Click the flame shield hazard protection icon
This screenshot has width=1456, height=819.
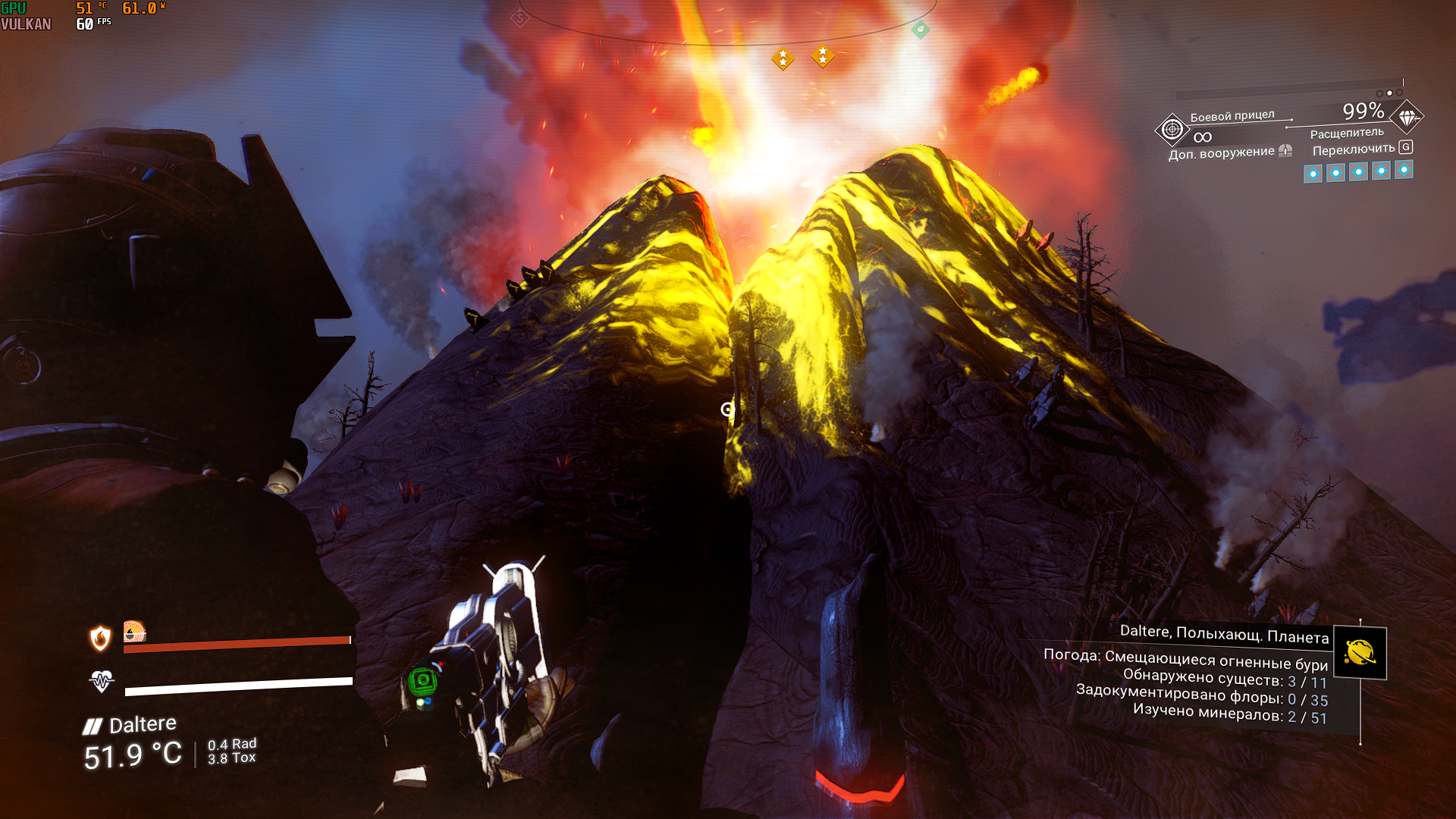coord(100,639)
